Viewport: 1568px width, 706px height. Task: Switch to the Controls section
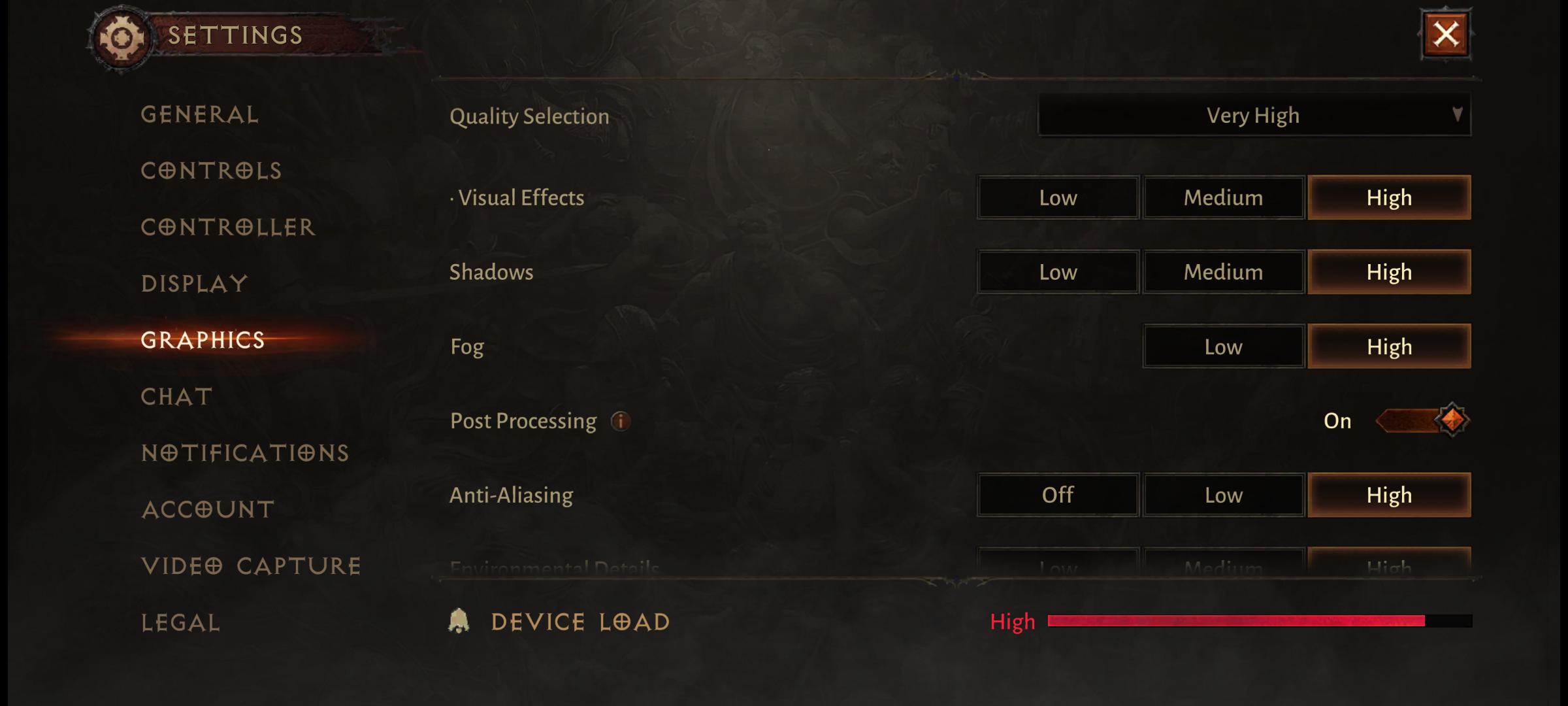coord(211,171)
